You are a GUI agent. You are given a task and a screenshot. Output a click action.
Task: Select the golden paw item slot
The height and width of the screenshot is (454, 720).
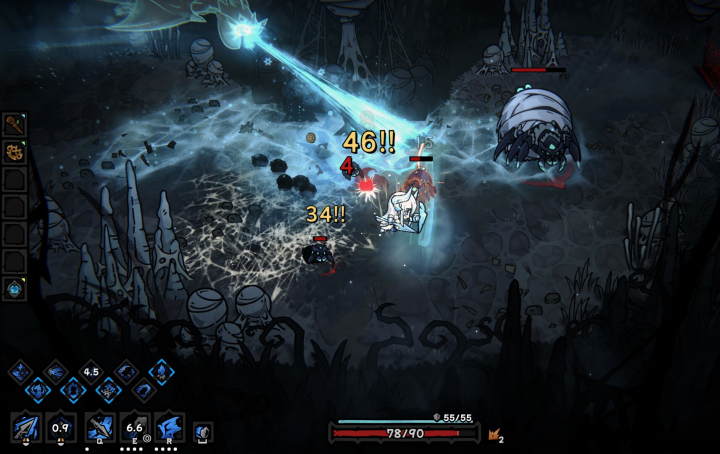[14, 153]
